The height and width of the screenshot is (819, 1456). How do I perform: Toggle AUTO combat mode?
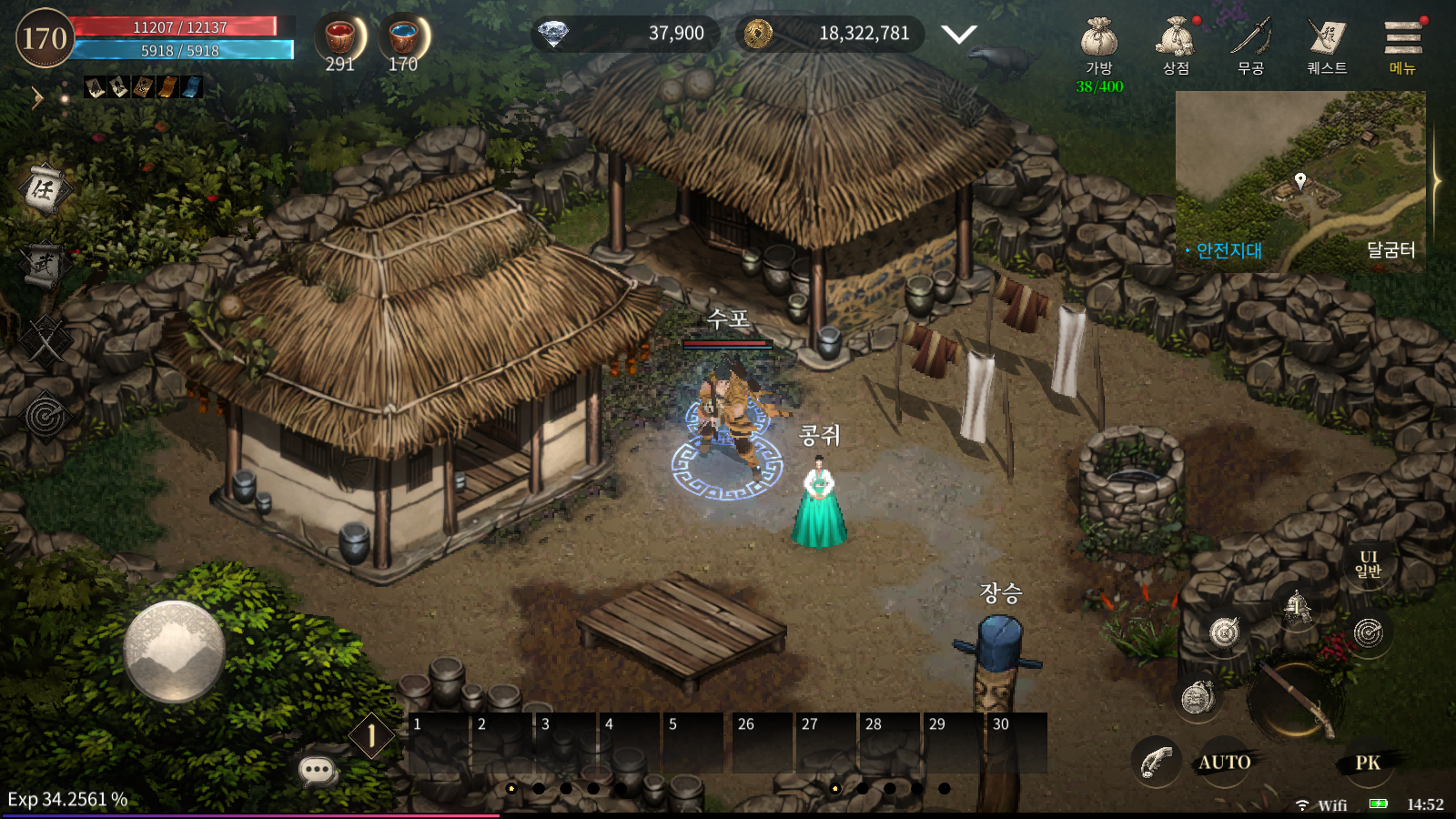(x=1224, y=763)
